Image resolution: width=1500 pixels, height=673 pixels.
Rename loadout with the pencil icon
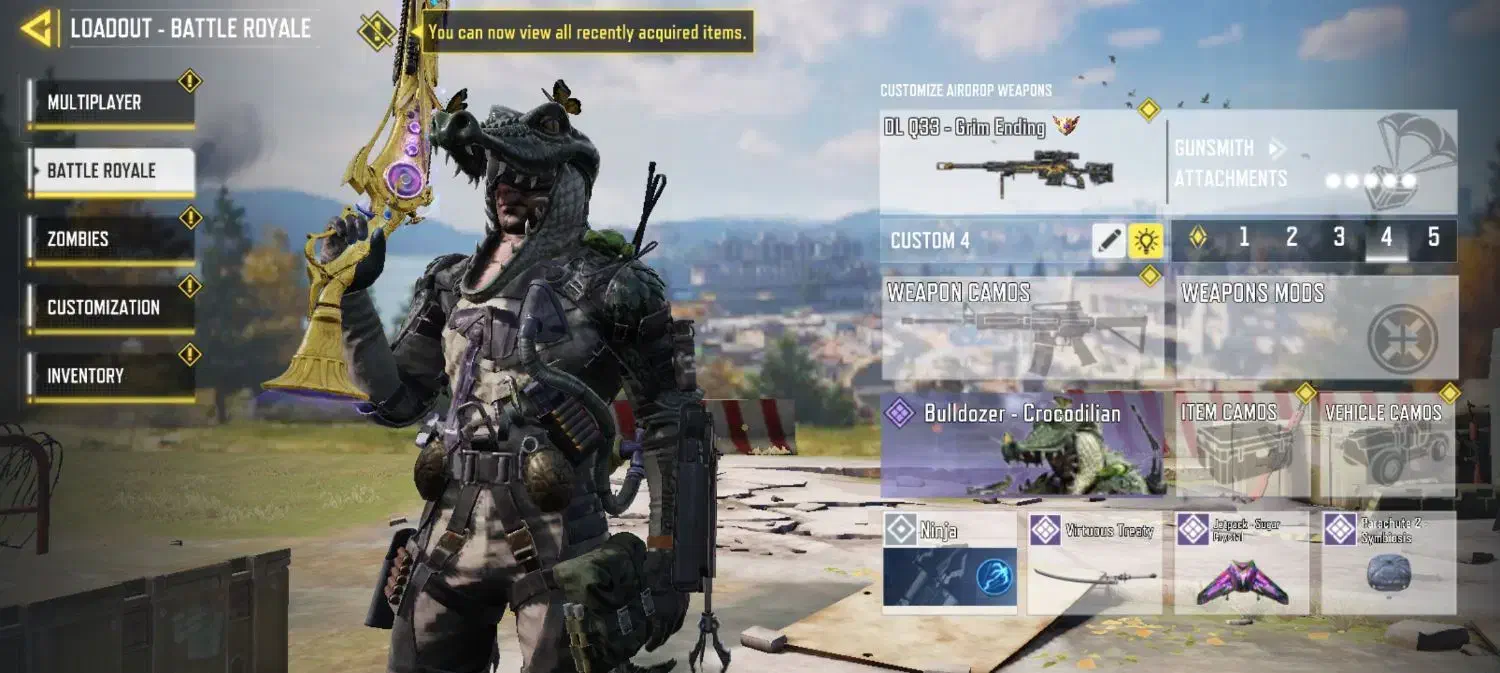(1108, 240)
